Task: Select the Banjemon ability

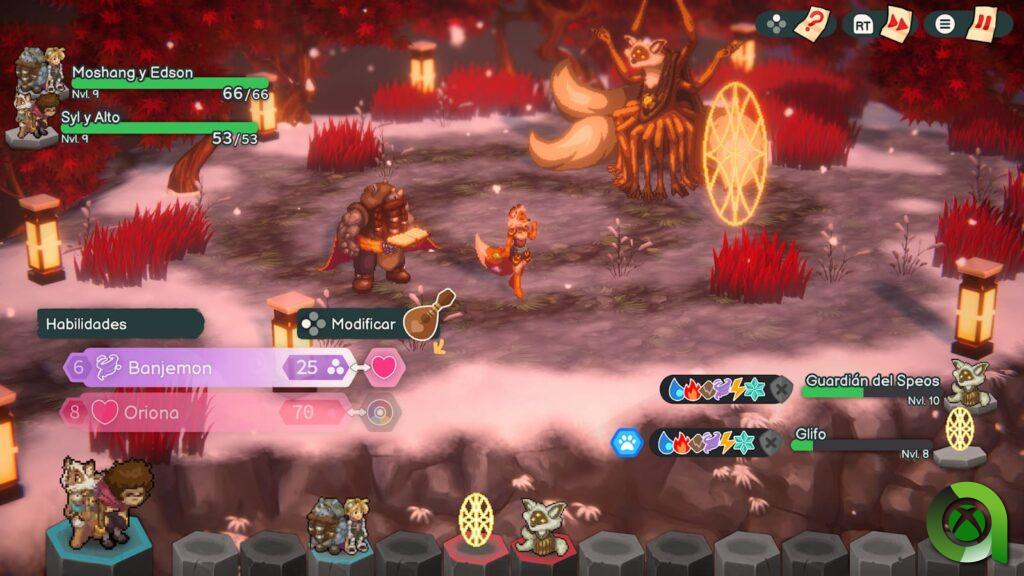Action: click(170, 368)
